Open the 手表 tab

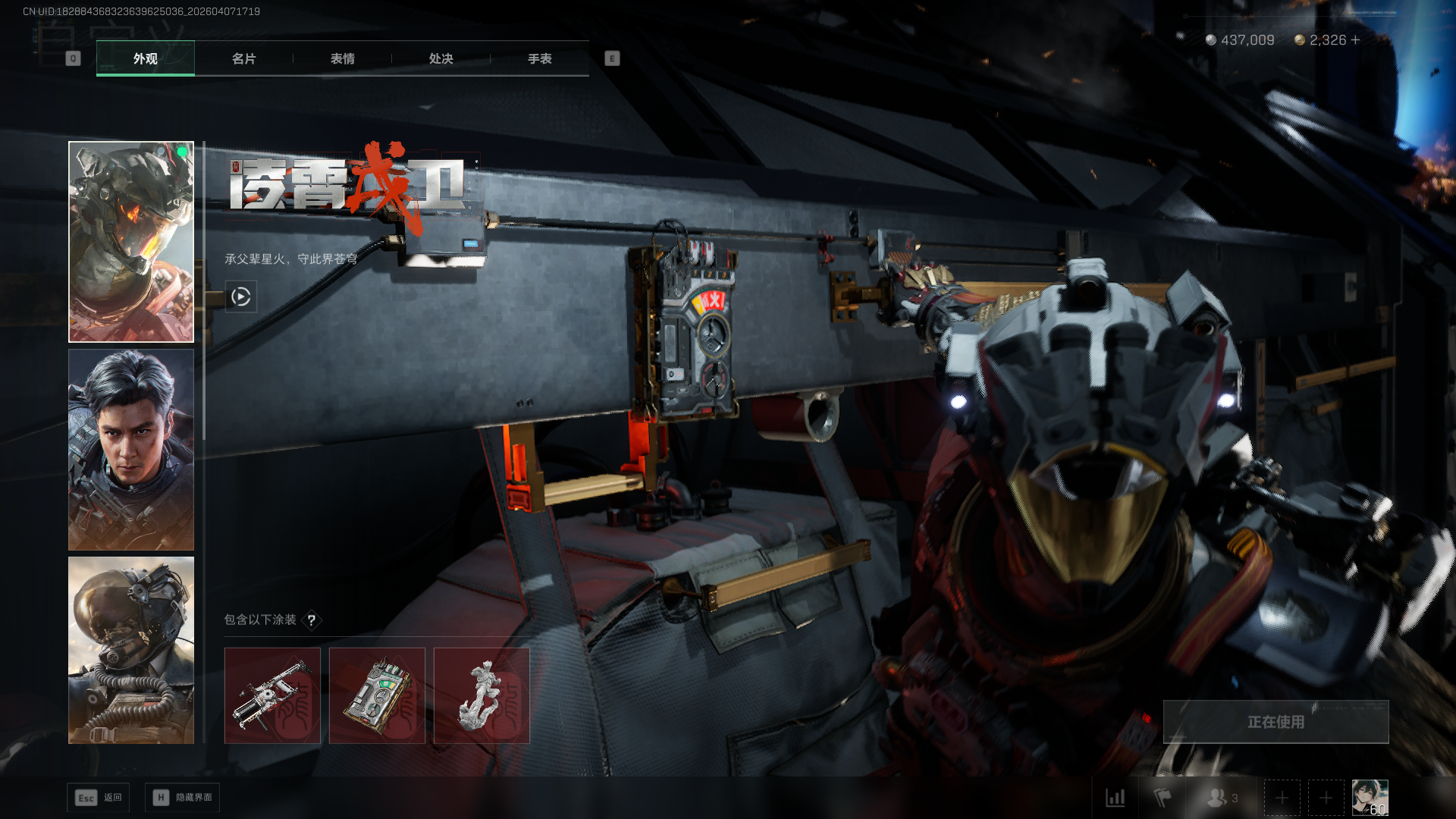tap(539, 58)
